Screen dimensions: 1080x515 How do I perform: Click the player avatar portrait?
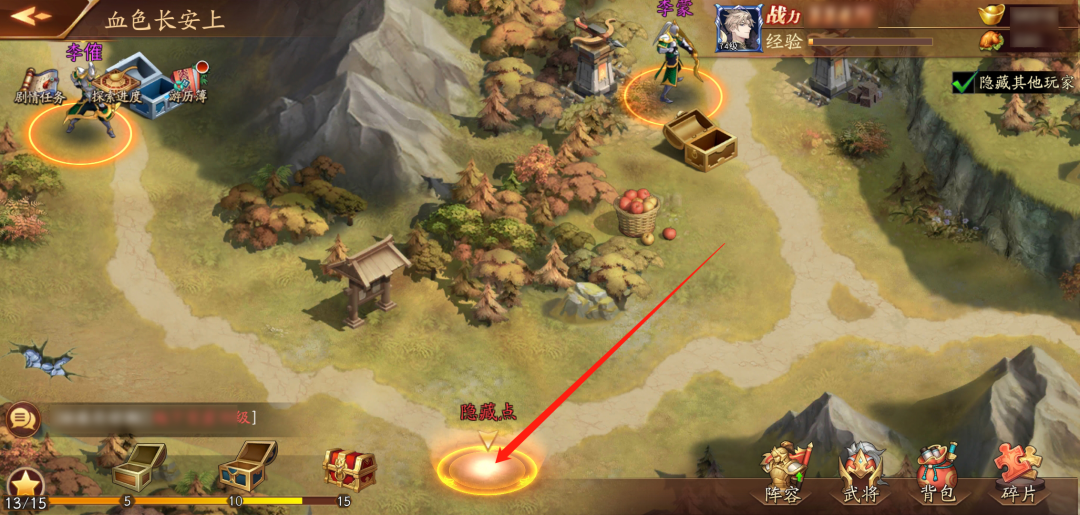(738, 27)
